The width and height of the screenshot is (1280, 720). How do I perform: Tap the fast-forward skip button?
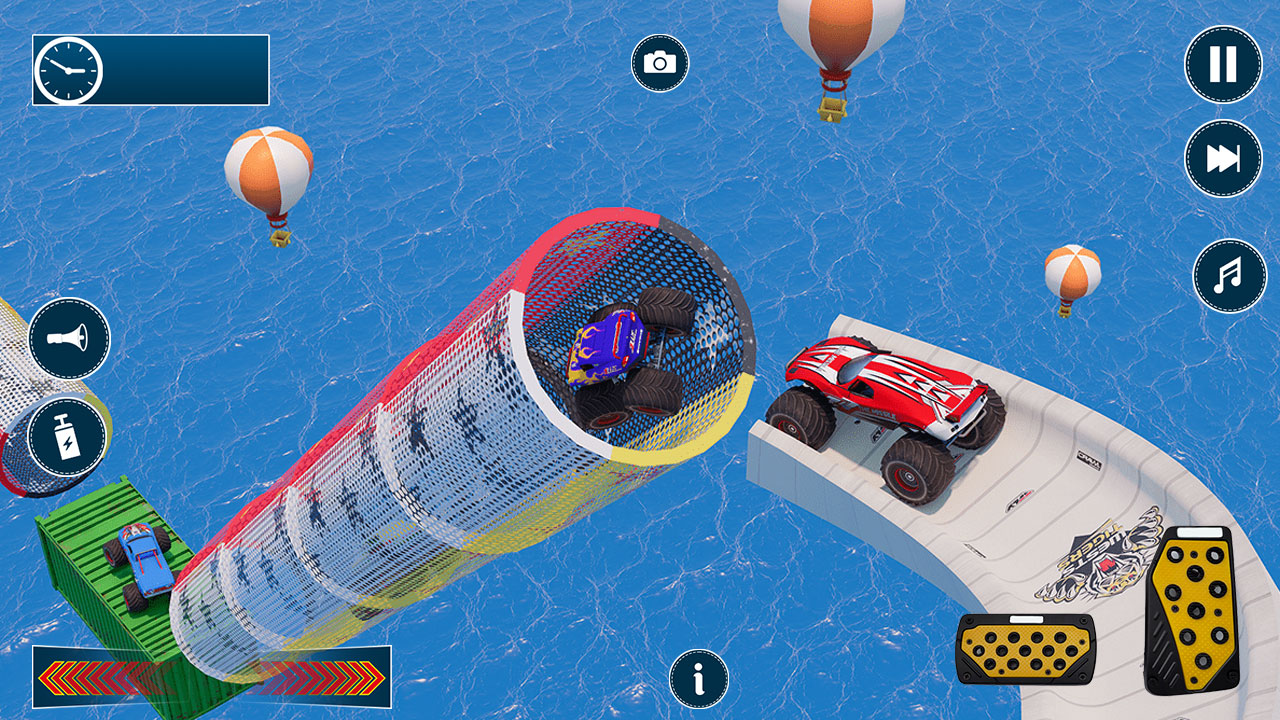(1223, 158)
